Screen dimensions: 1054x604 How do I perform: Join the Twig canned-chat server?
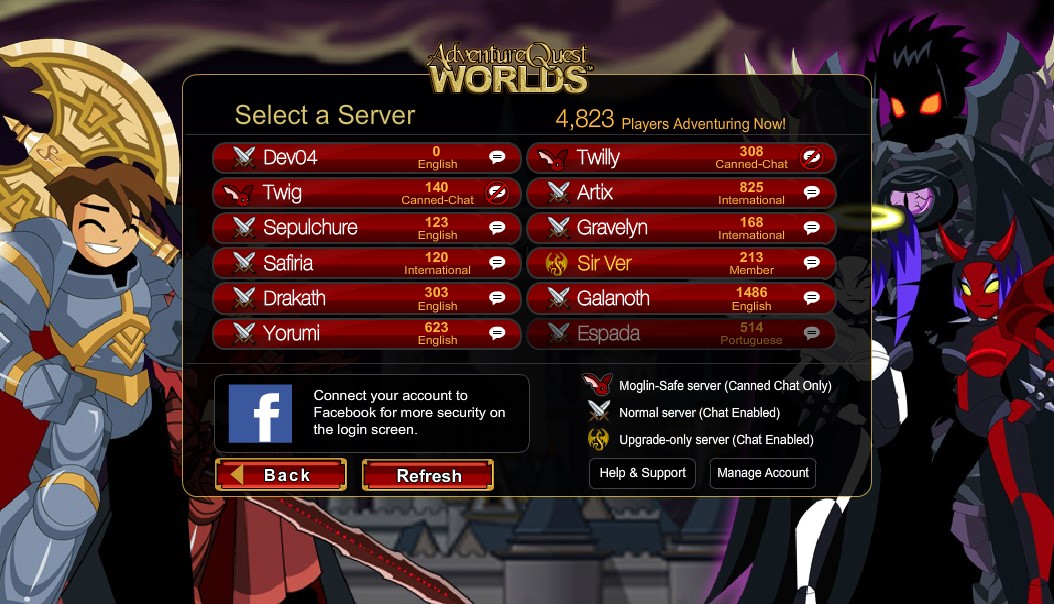point(366,193)
